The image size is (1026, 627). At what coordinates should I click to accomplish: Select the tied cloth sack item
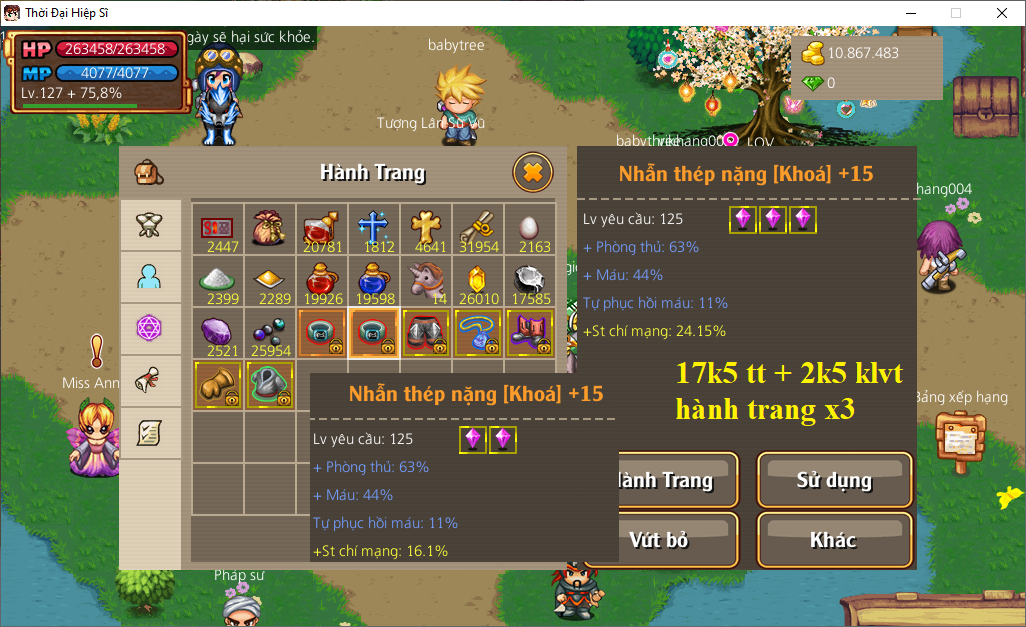270,228
